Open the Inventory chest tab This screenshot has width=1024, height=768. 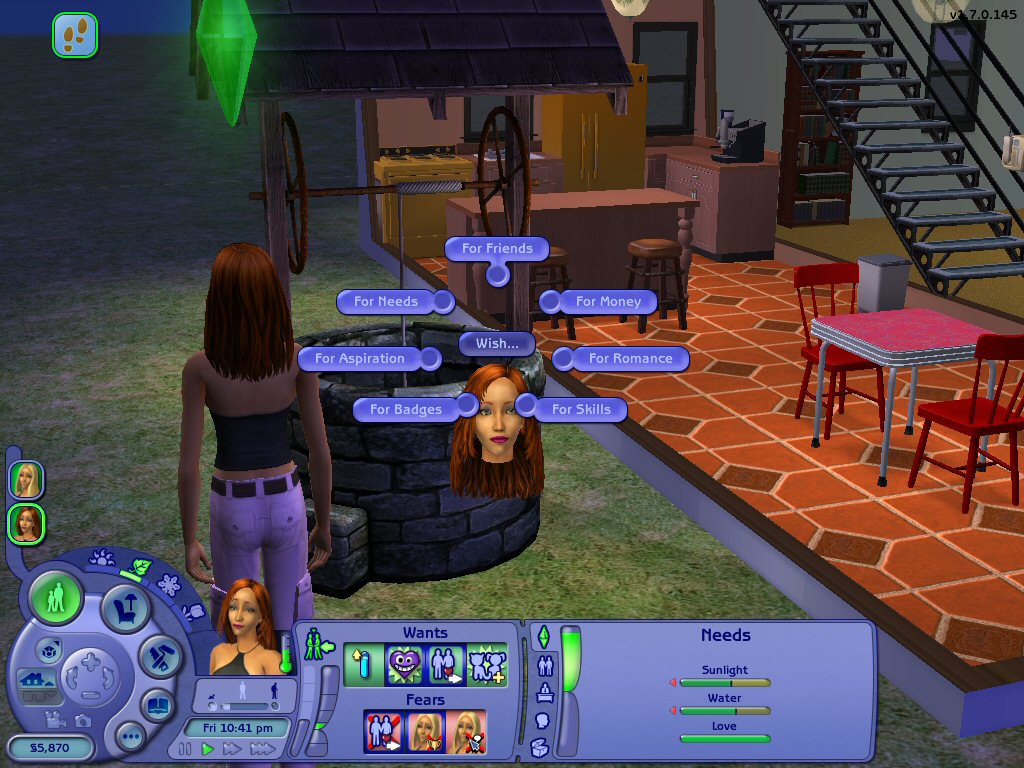[x=539, y=746]
